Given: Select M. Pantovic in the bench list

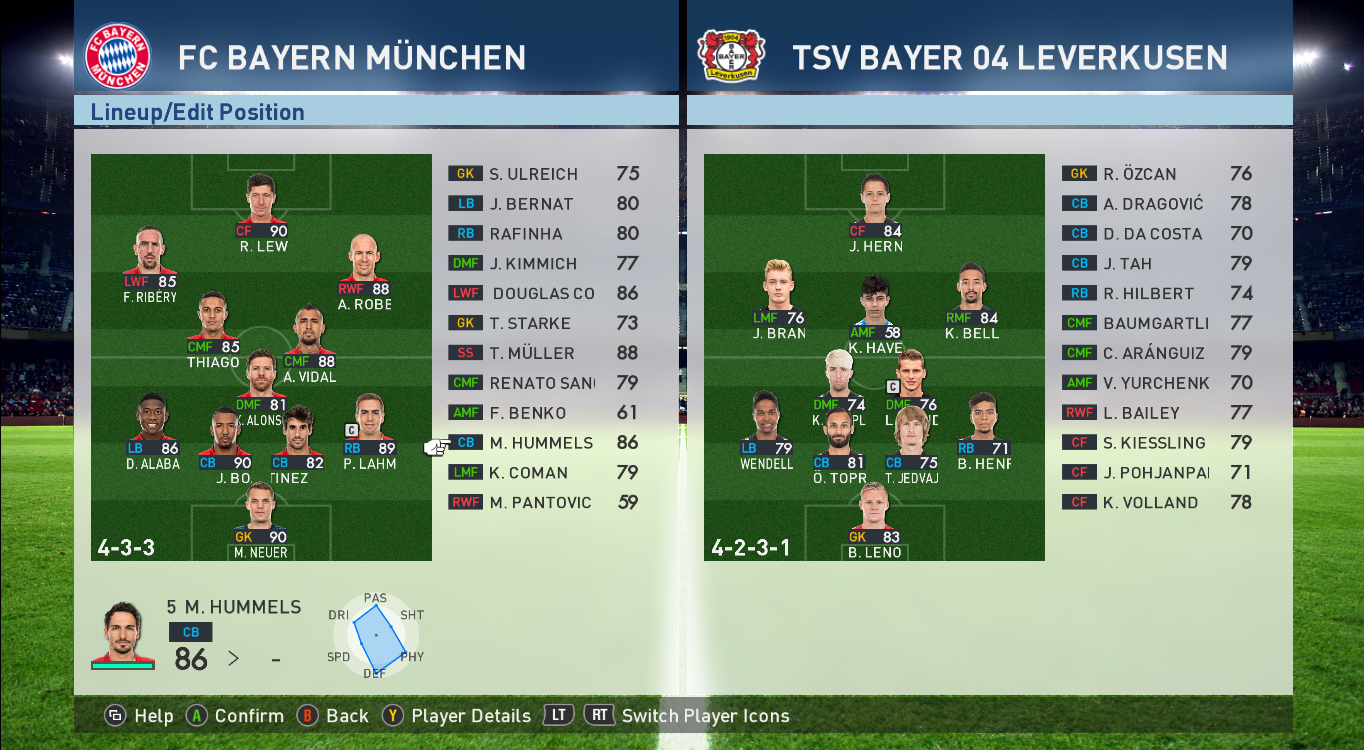Looking at the screenshot, I should click(540, 503).
